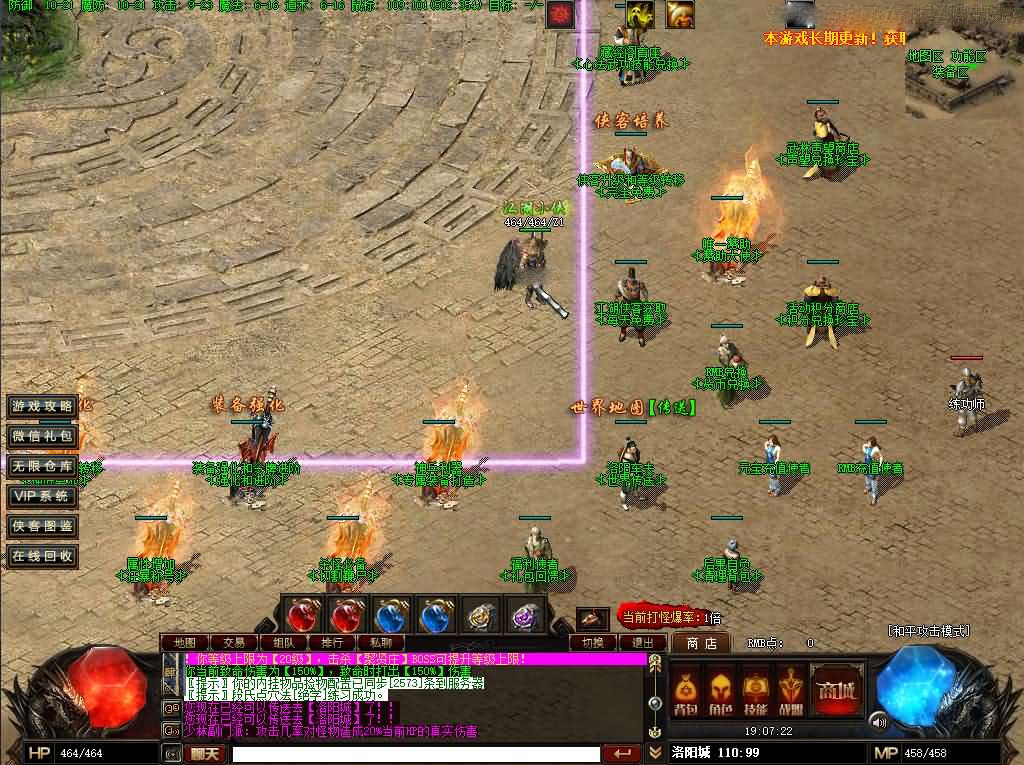The image size is (1024, 765).
Task: Open the 商城 mall button
Action: (836, 690)
